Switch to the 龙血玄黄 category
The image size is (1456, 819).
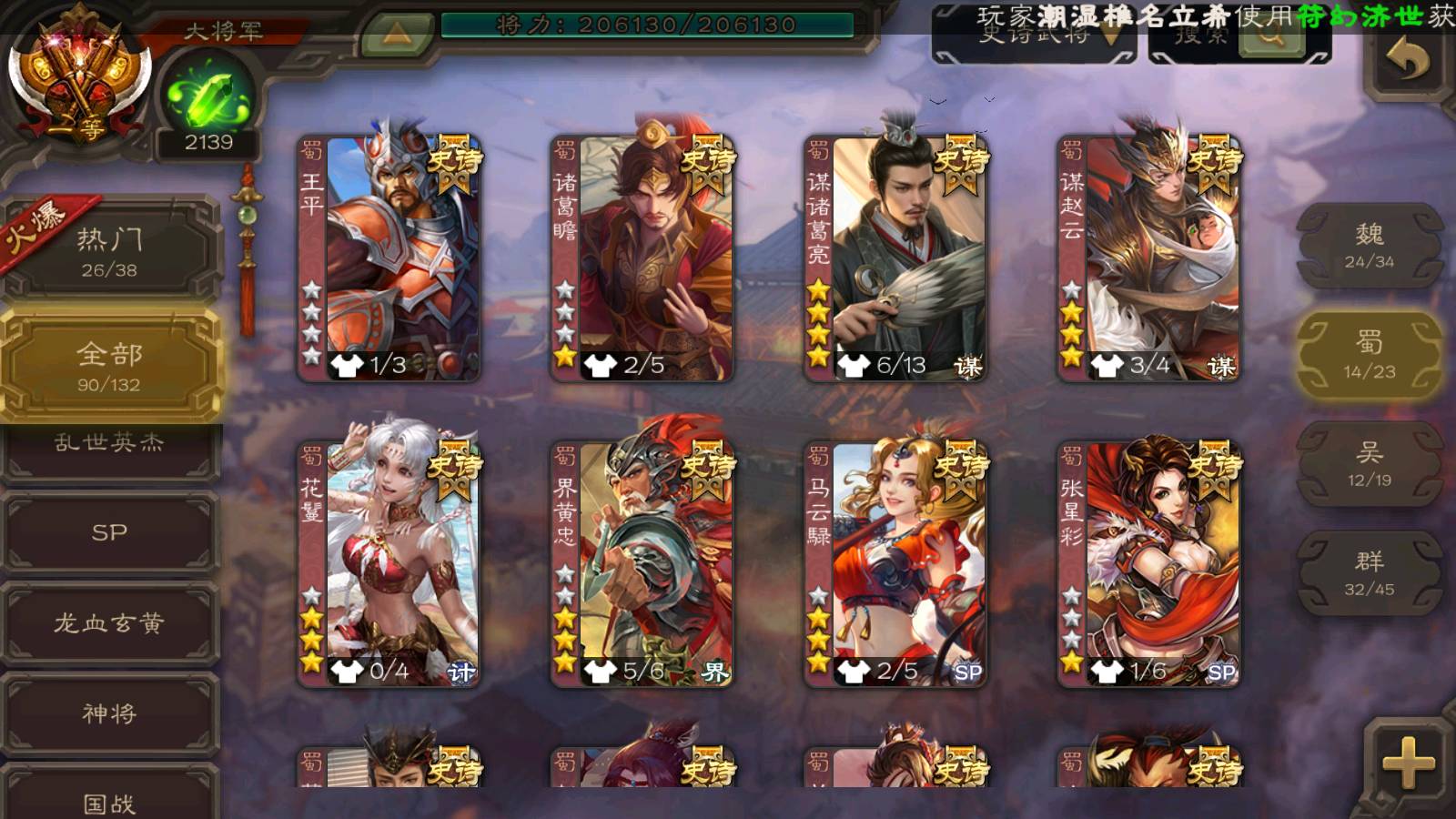pyautogui.click(x=109, y=623)
